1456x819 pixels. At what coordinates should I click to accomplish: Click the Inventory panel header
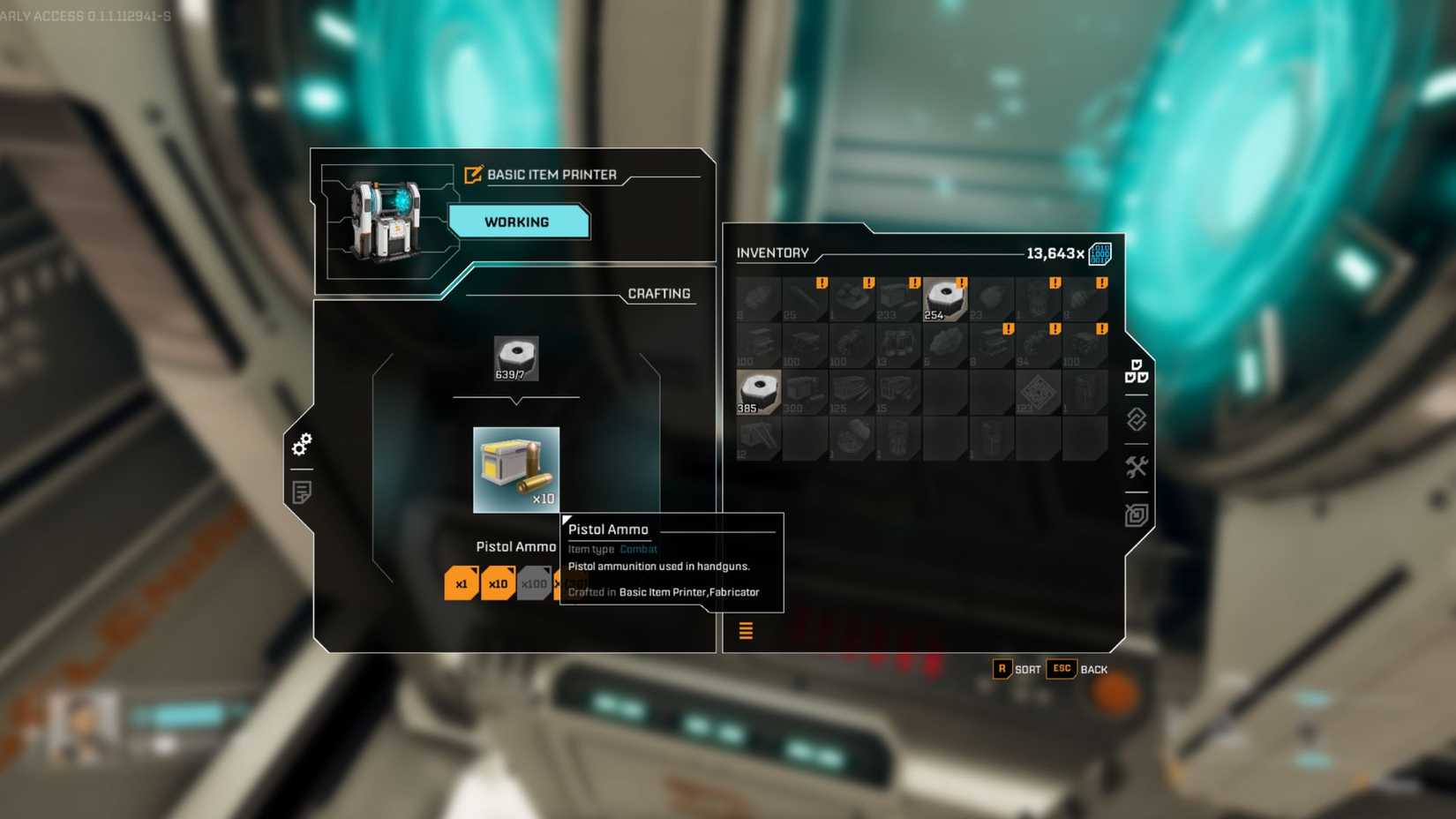click(773, 253)
